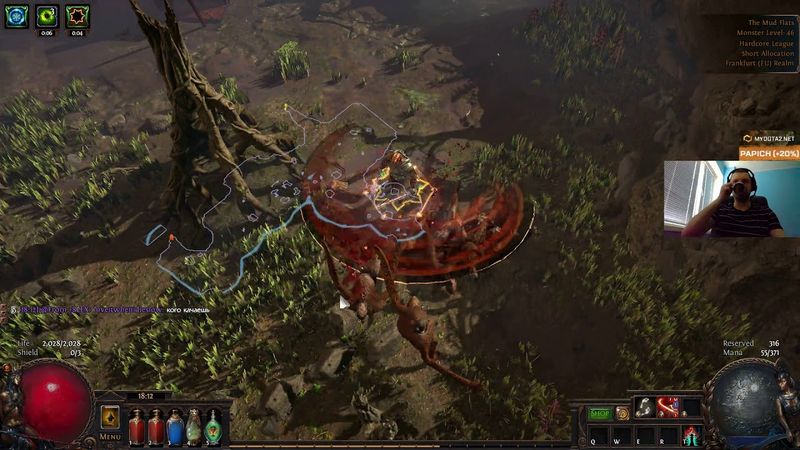Click the golden card icon above Menu
The image size is (800, 450).
click(110, 417)
